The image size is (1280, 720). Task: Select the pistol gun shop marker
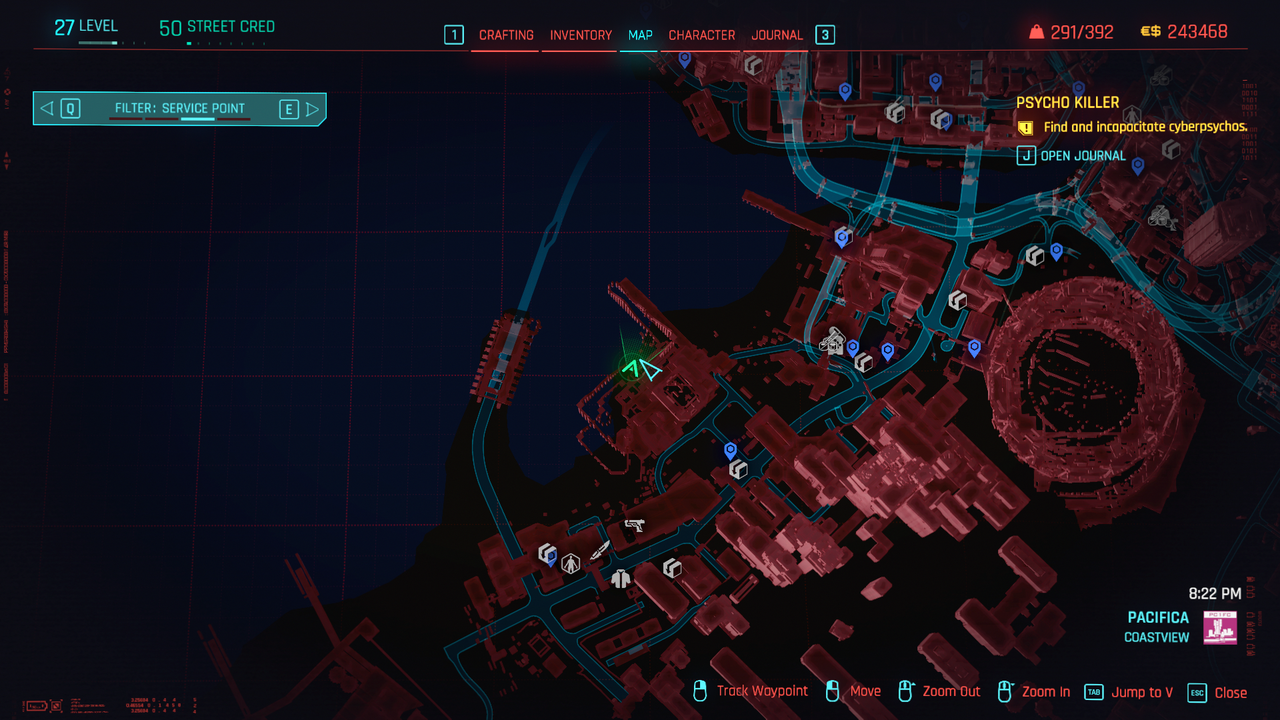(x=634, y=524)
